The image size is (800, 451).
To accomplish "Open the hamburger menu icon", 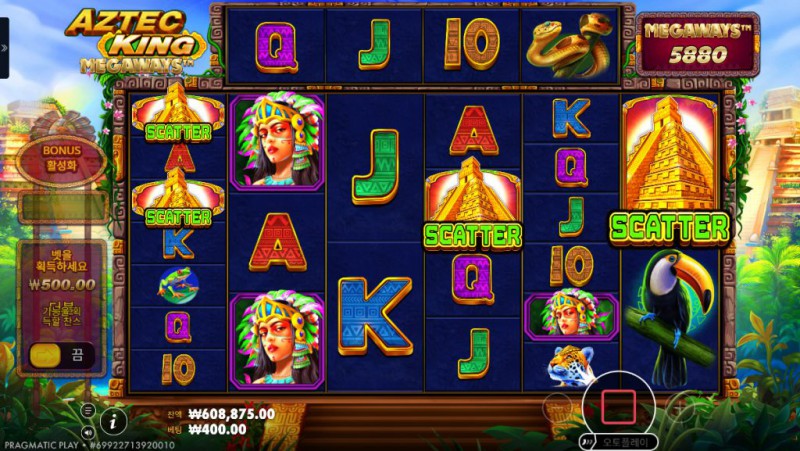I will 89,410.
